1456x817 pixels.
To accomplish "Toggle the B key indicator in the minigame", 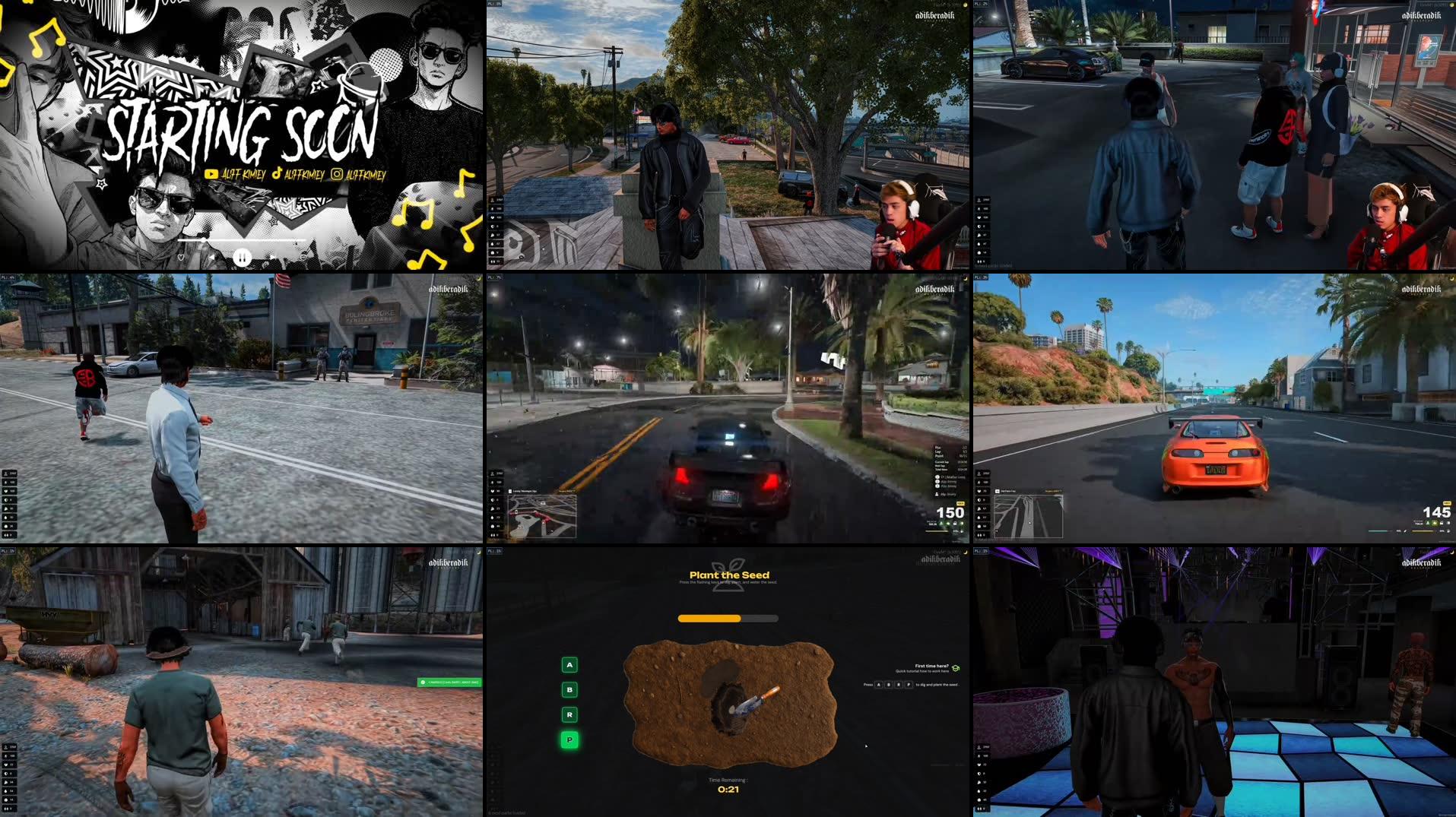I will point(569,690).
